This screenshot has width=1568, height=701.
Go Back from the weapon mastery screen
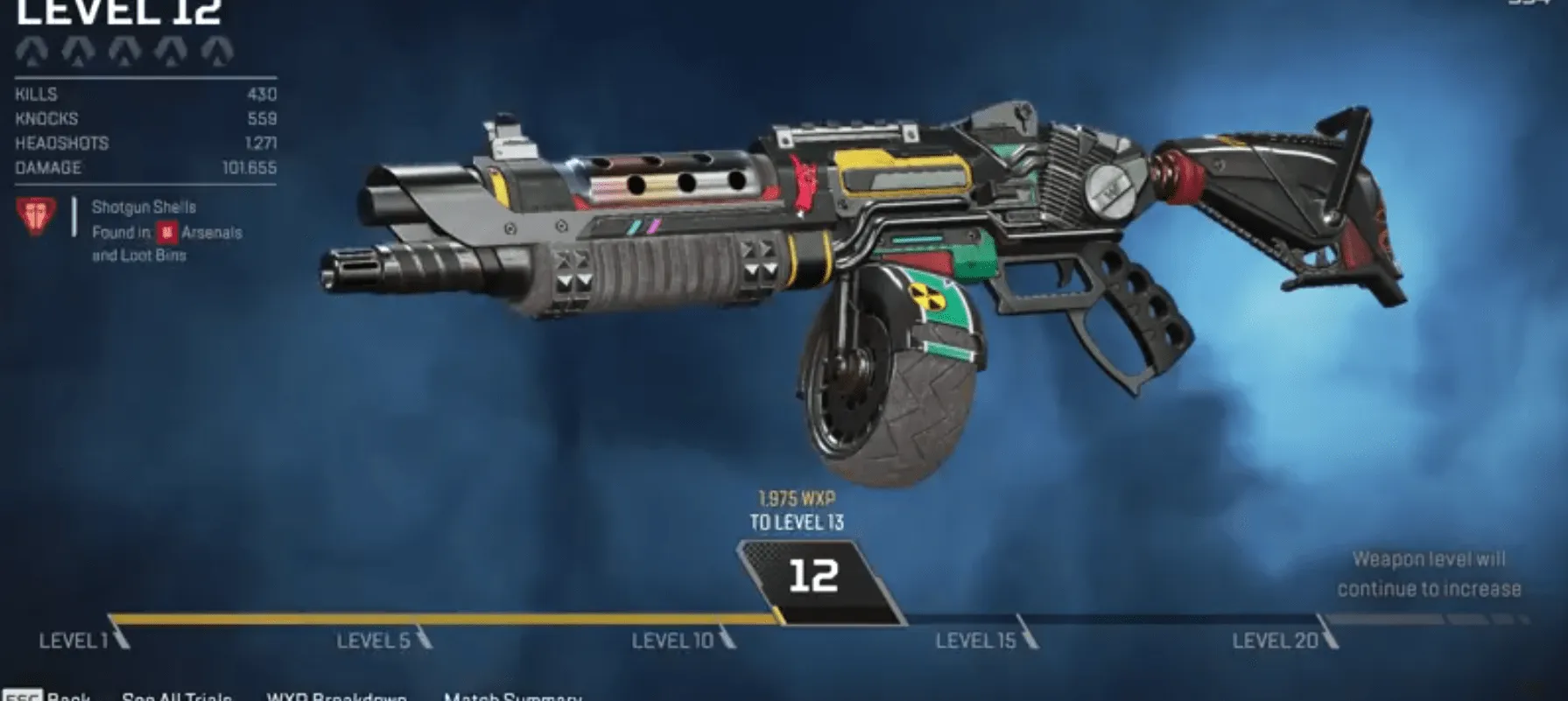[53, 696]
